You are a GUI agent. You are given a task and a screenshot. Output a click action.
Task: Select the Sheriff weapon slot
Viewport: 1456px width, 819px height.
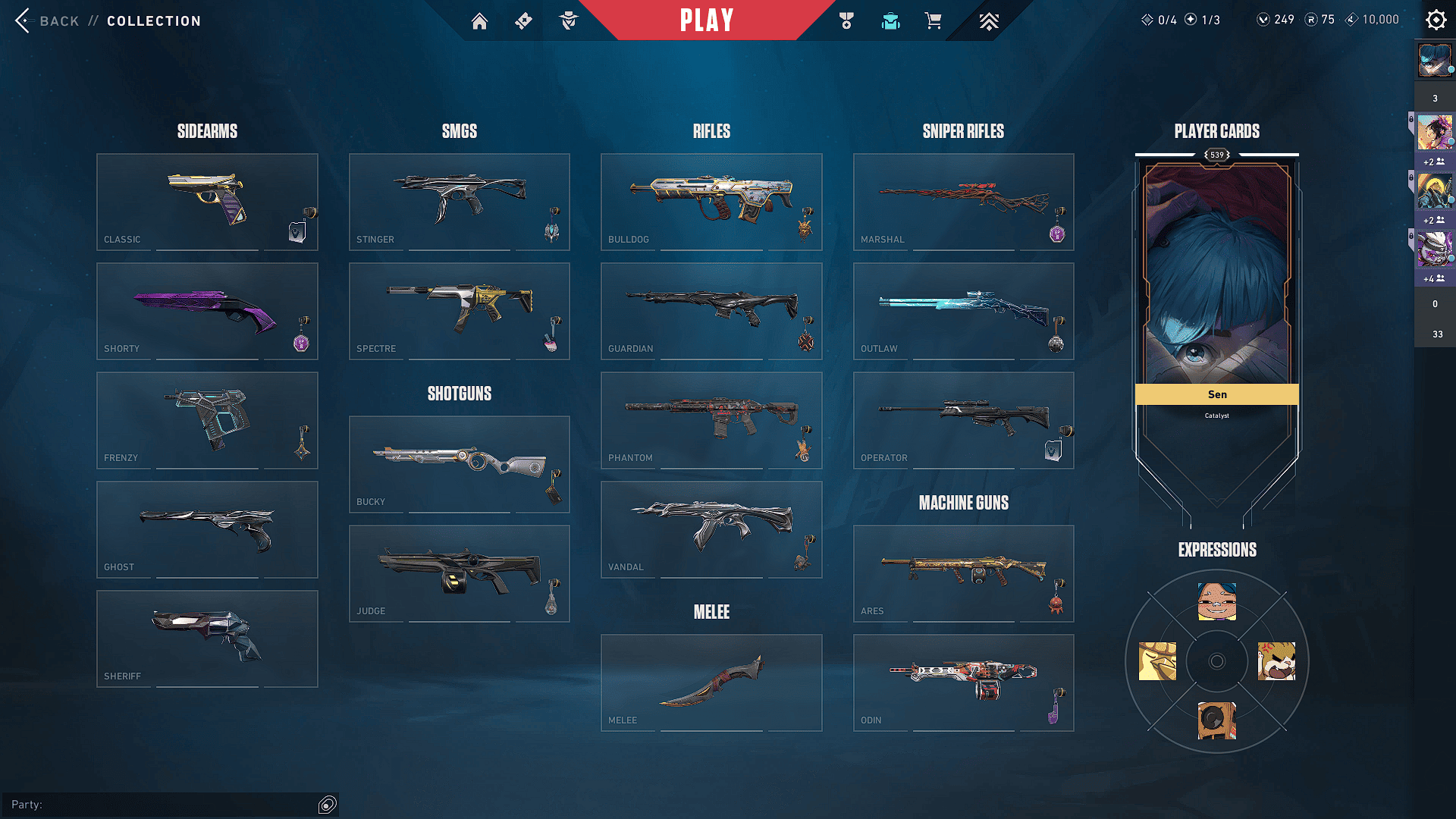206,639
